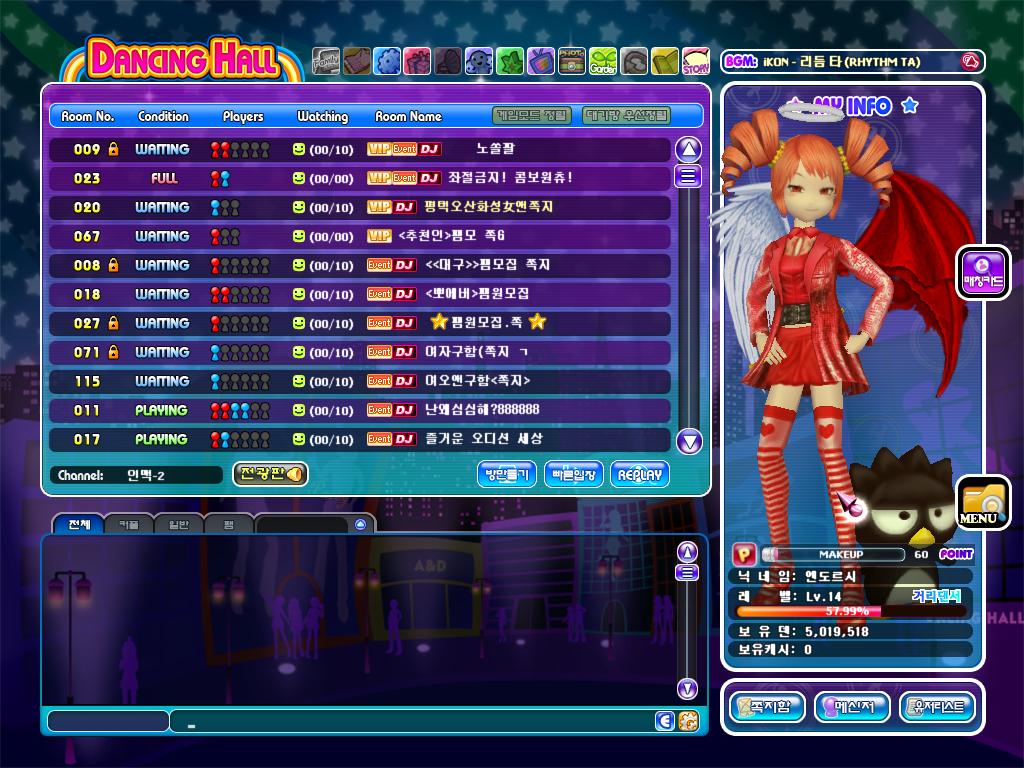Select room 020 in the room list
This screenshot has width=1024, height=768.
(360, 207)
